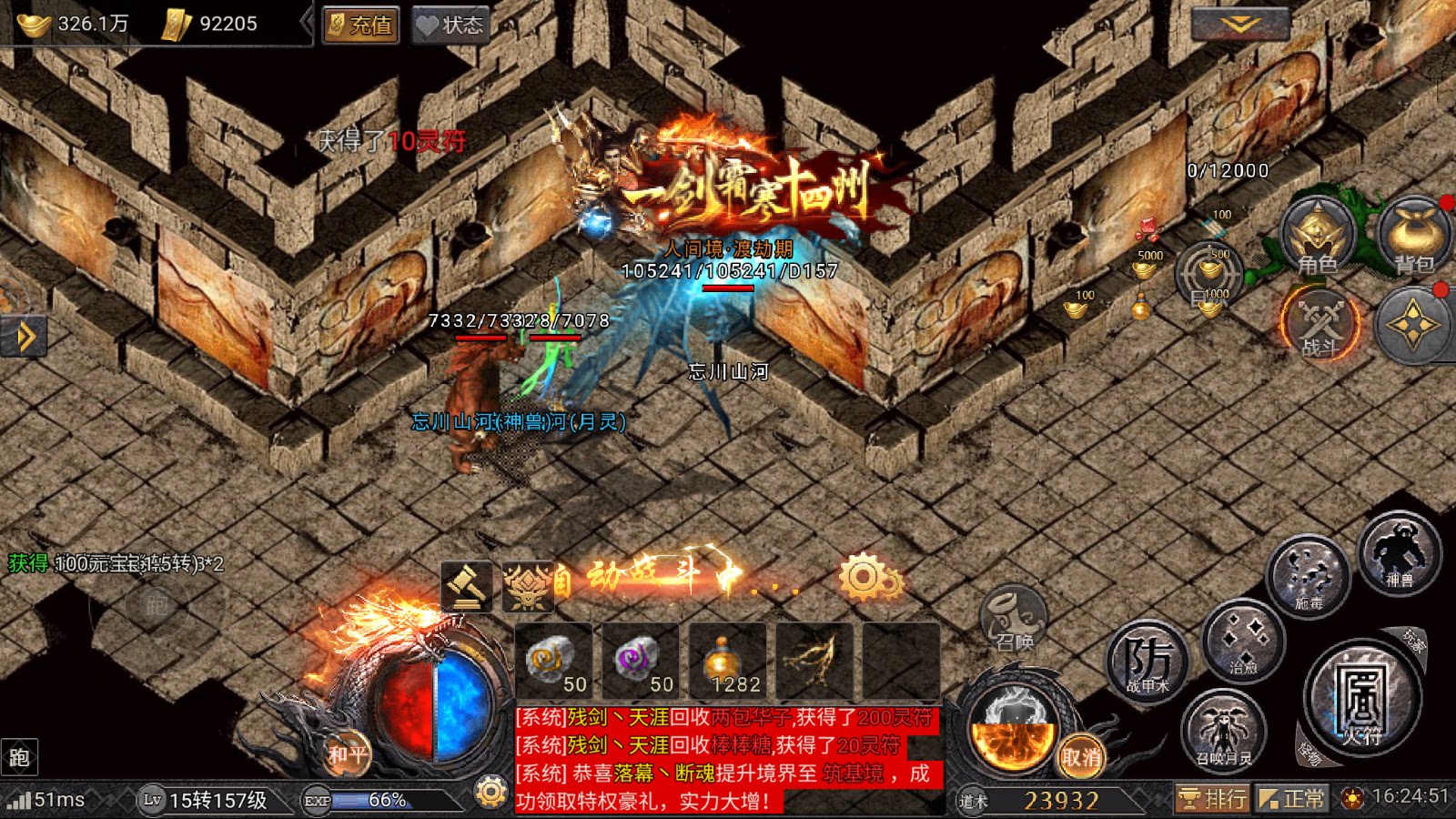Activate the 战甲术 armor defense skill

[1148, 662]
